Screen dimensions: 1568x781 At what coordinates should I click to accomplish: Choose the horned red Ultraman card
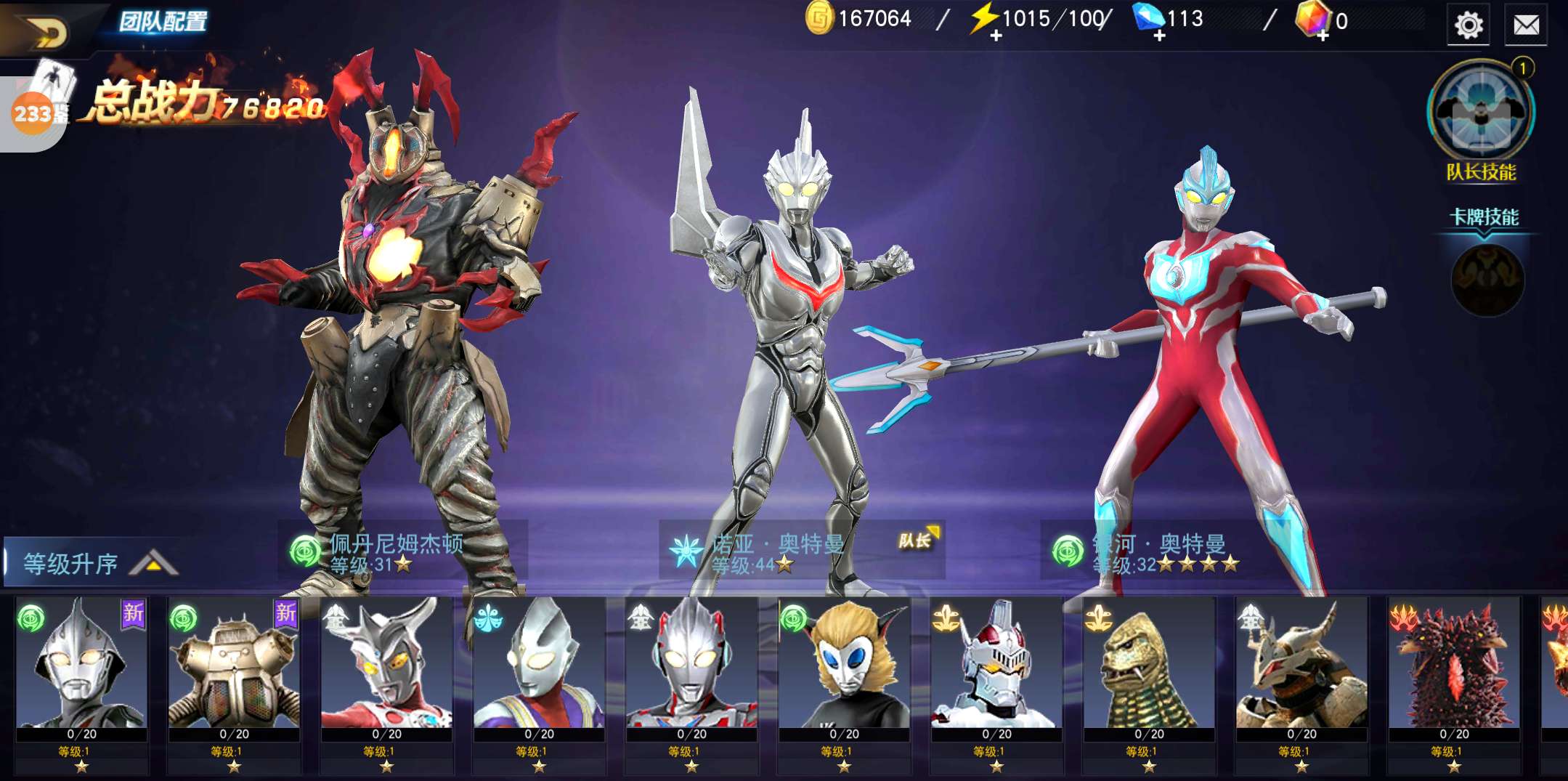pyautogui.click(x=386, y=665)
